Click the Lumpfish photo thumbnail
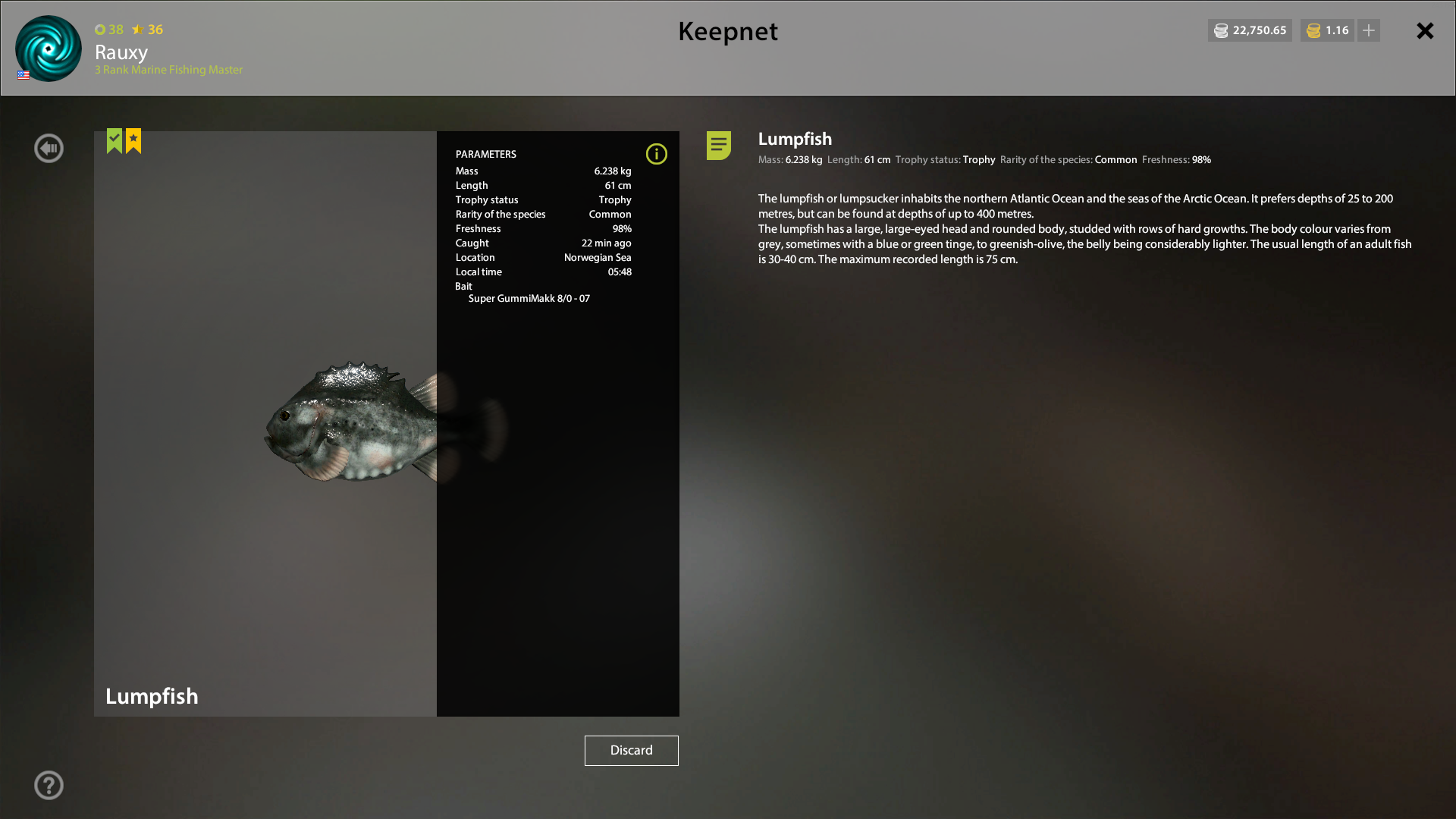 pyautogui.click(x=265, y=422)
